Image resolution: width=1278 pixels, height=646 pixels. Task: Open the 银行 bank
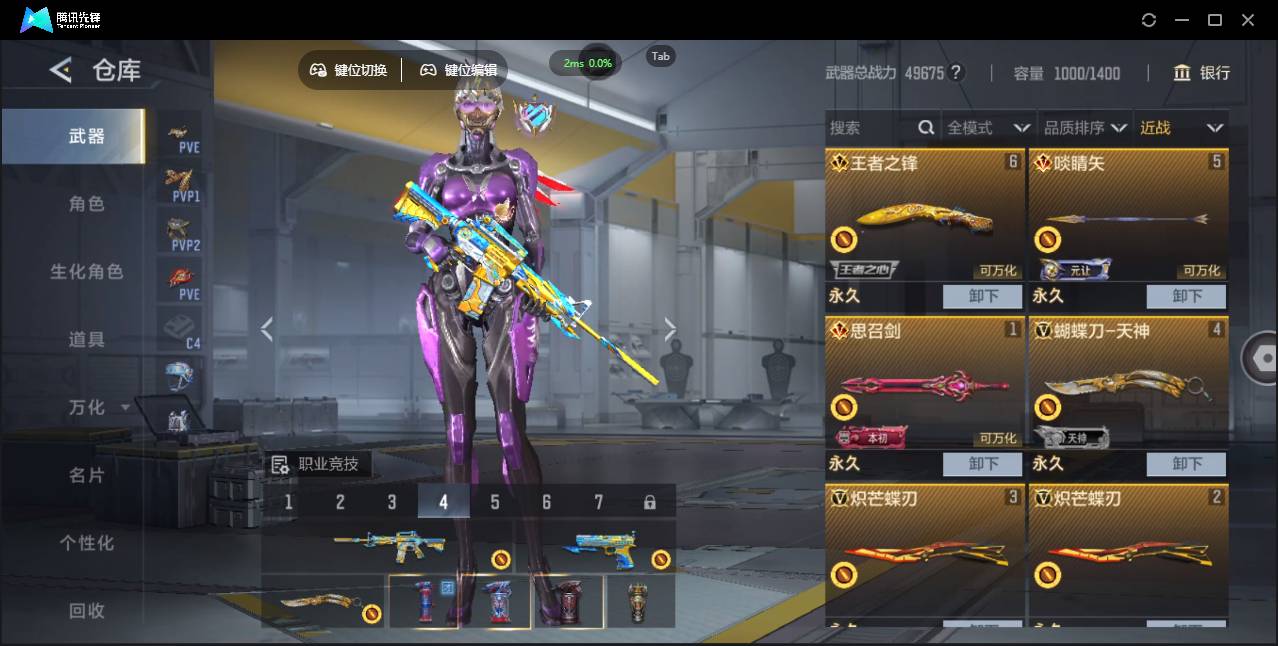1202,73
